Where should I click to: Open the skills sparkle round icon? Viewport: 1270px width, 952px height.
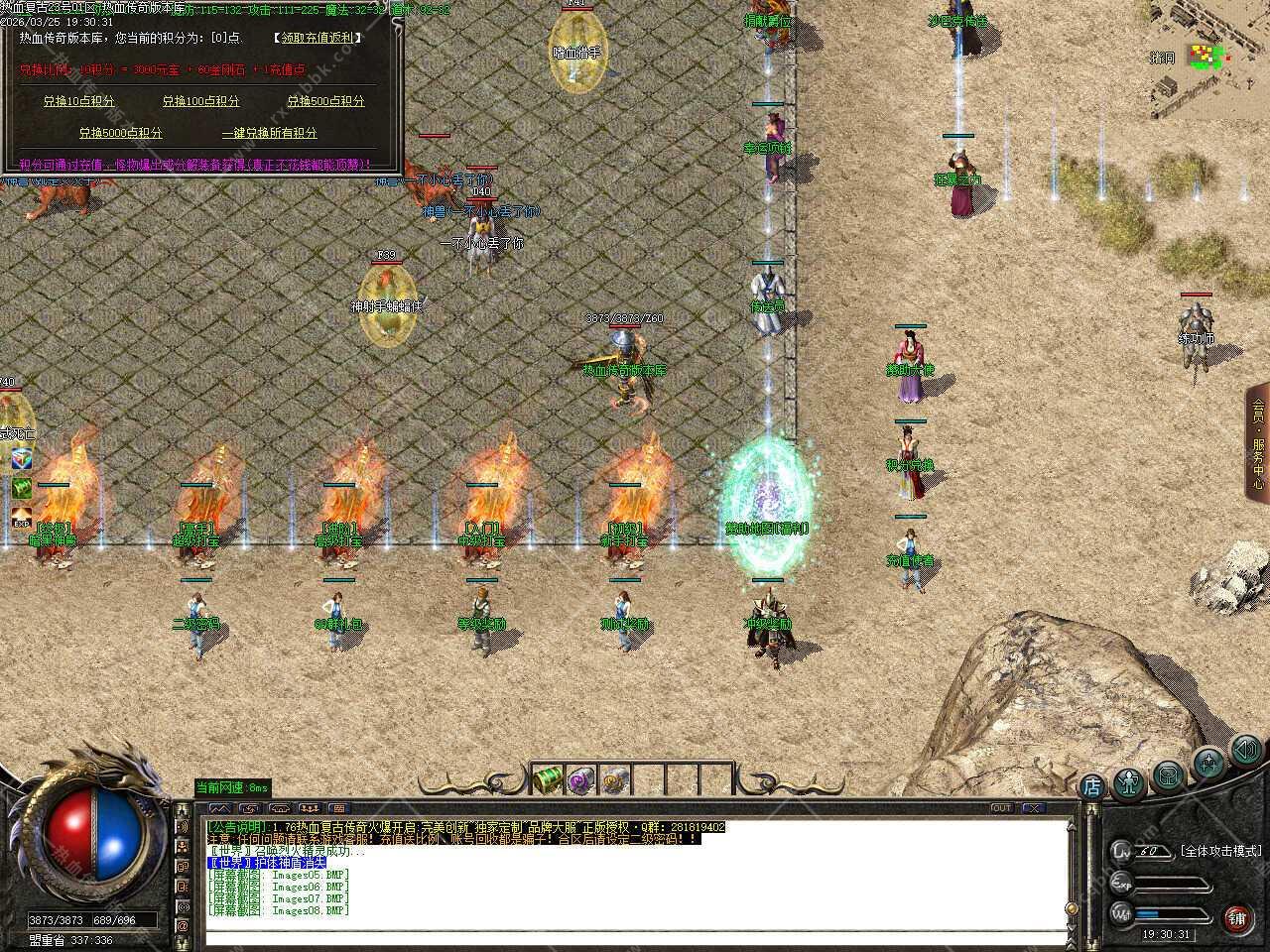tap(1208, 763)
